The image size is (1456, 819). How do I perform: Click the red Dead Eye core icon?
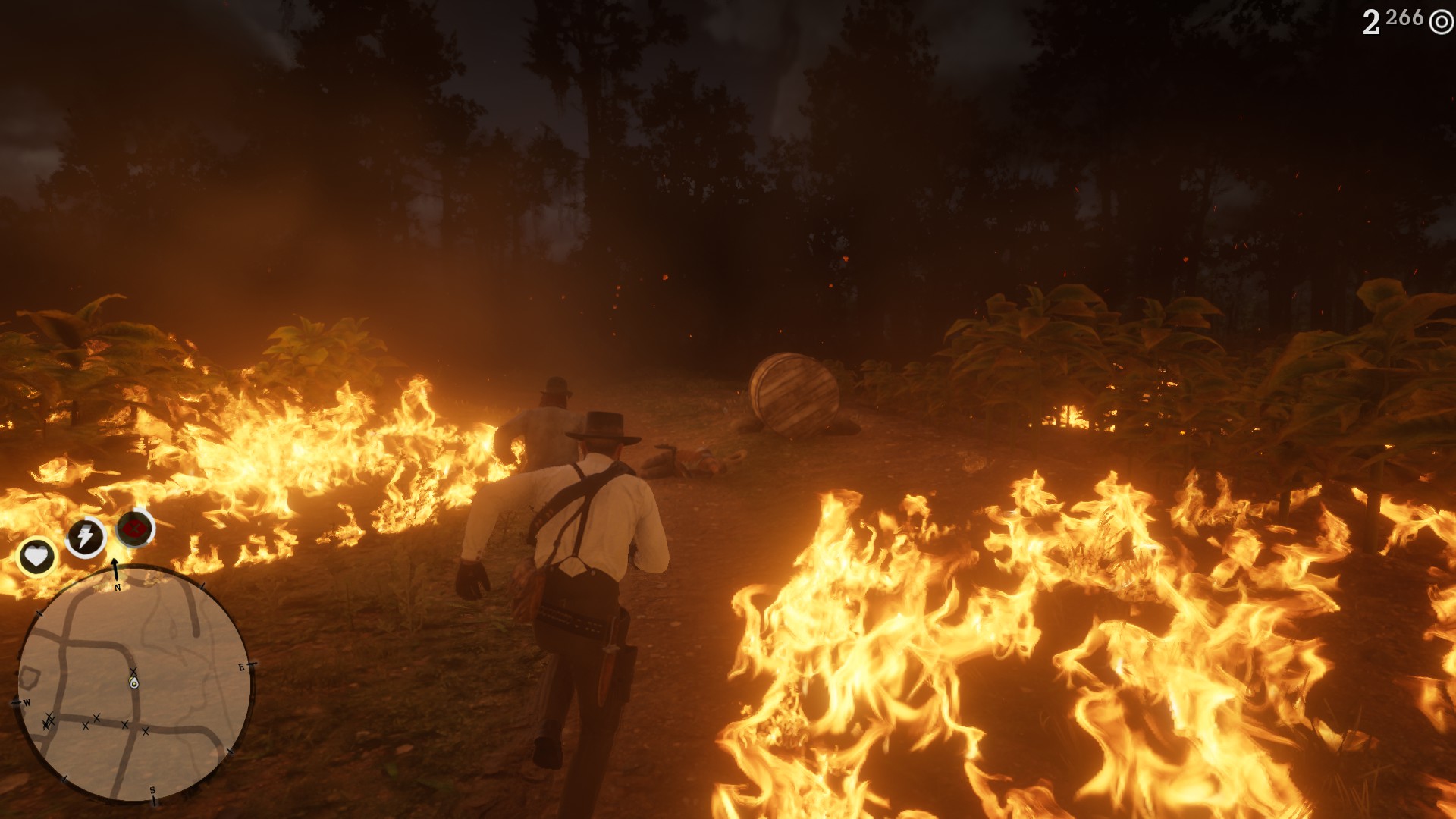point(135,528)
